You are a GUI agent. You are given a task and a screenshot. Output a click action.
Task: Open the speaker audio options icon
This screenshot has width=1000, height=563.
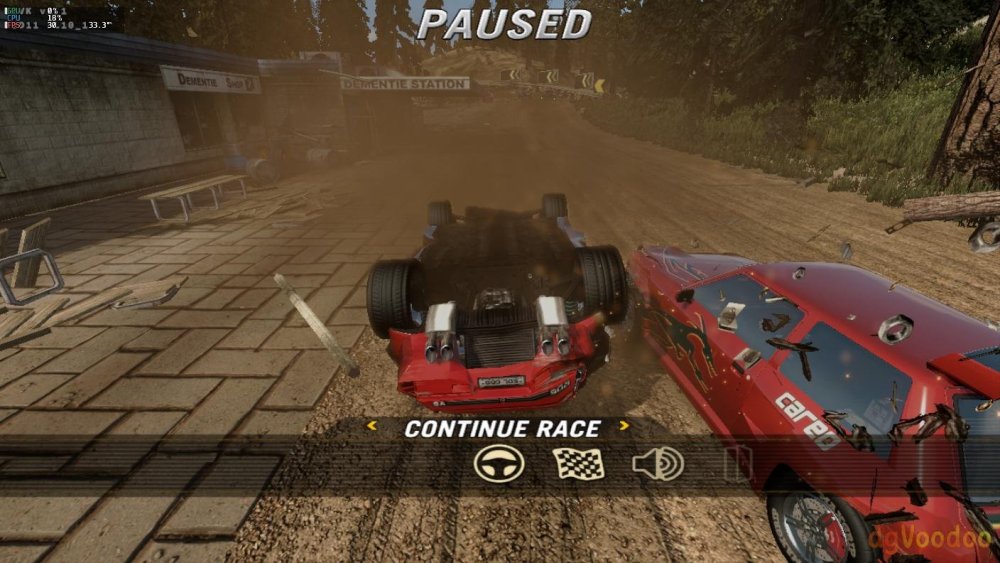[x=657, y=464]
